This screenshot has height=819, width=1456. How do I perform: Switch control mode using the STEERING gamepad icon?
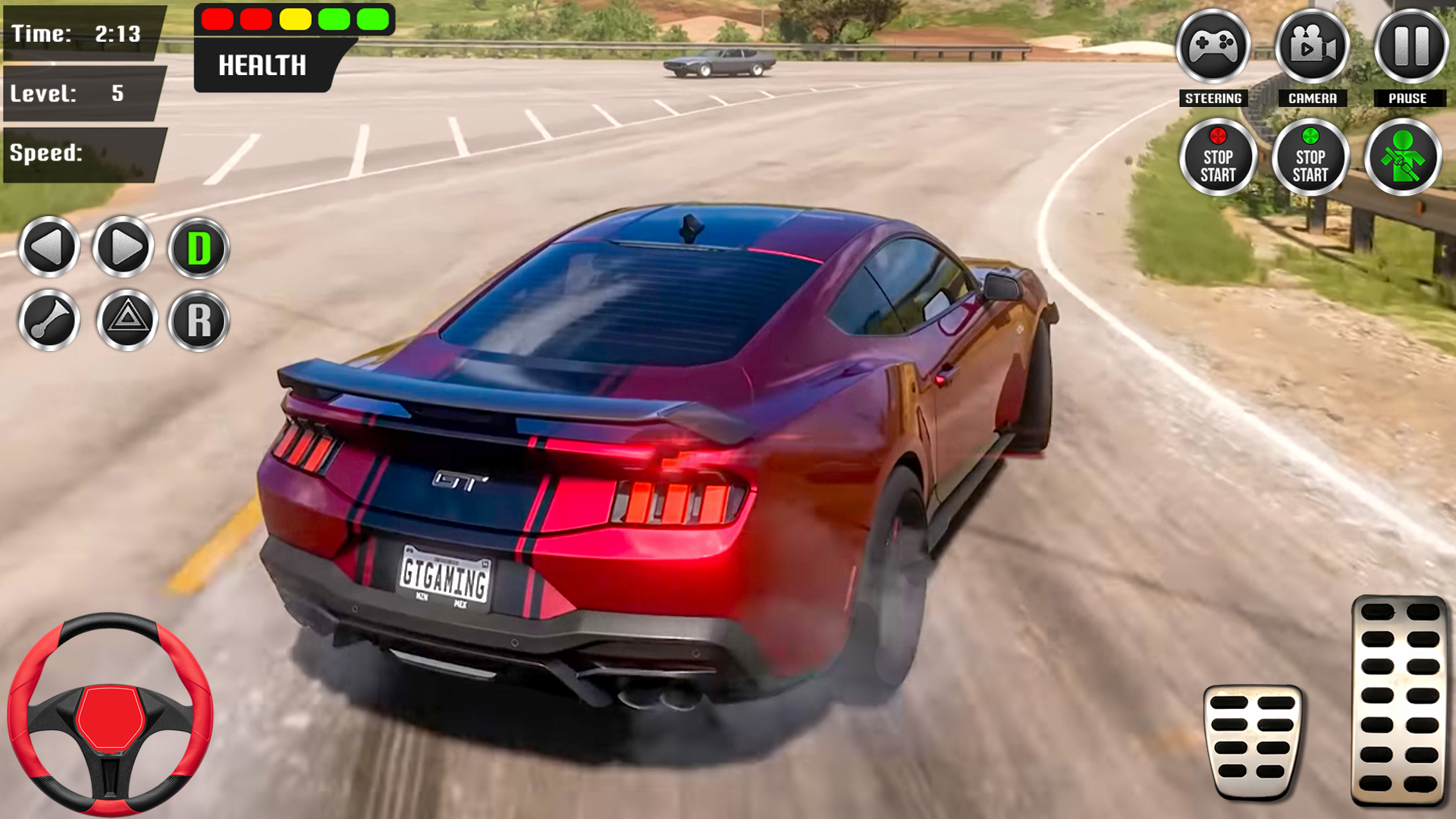(x=1214, y=48)
